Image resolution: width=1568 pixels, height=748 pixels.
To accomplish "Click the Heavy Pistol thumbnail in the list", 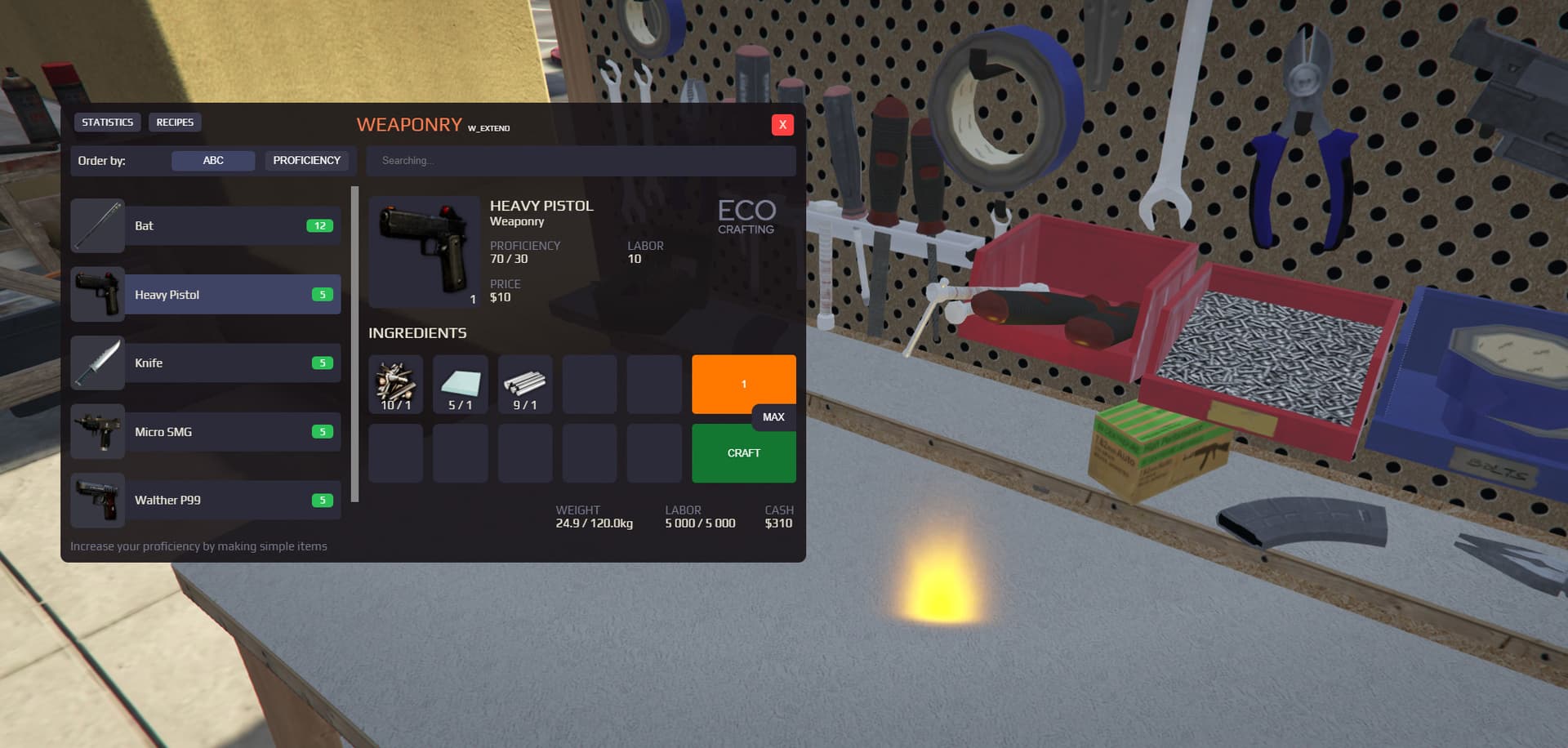I will point(97,294).
